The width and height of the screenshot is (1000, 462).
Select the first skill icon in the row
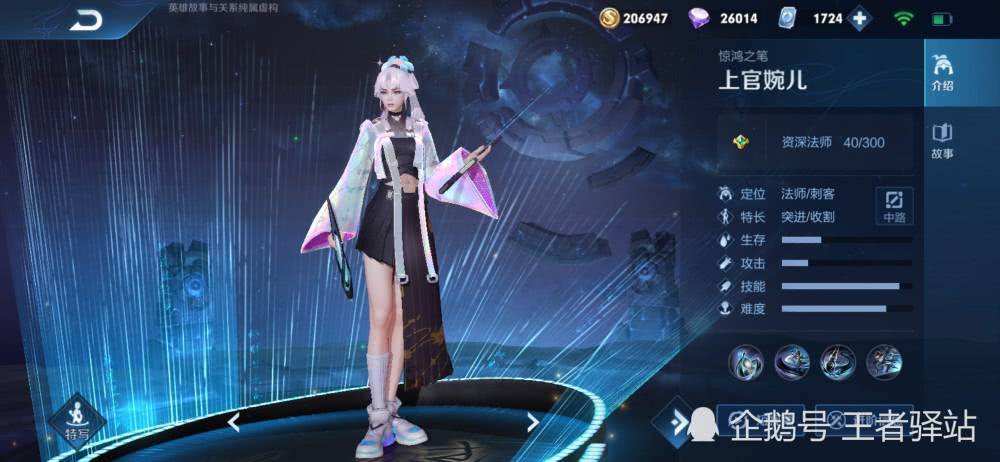745,360
